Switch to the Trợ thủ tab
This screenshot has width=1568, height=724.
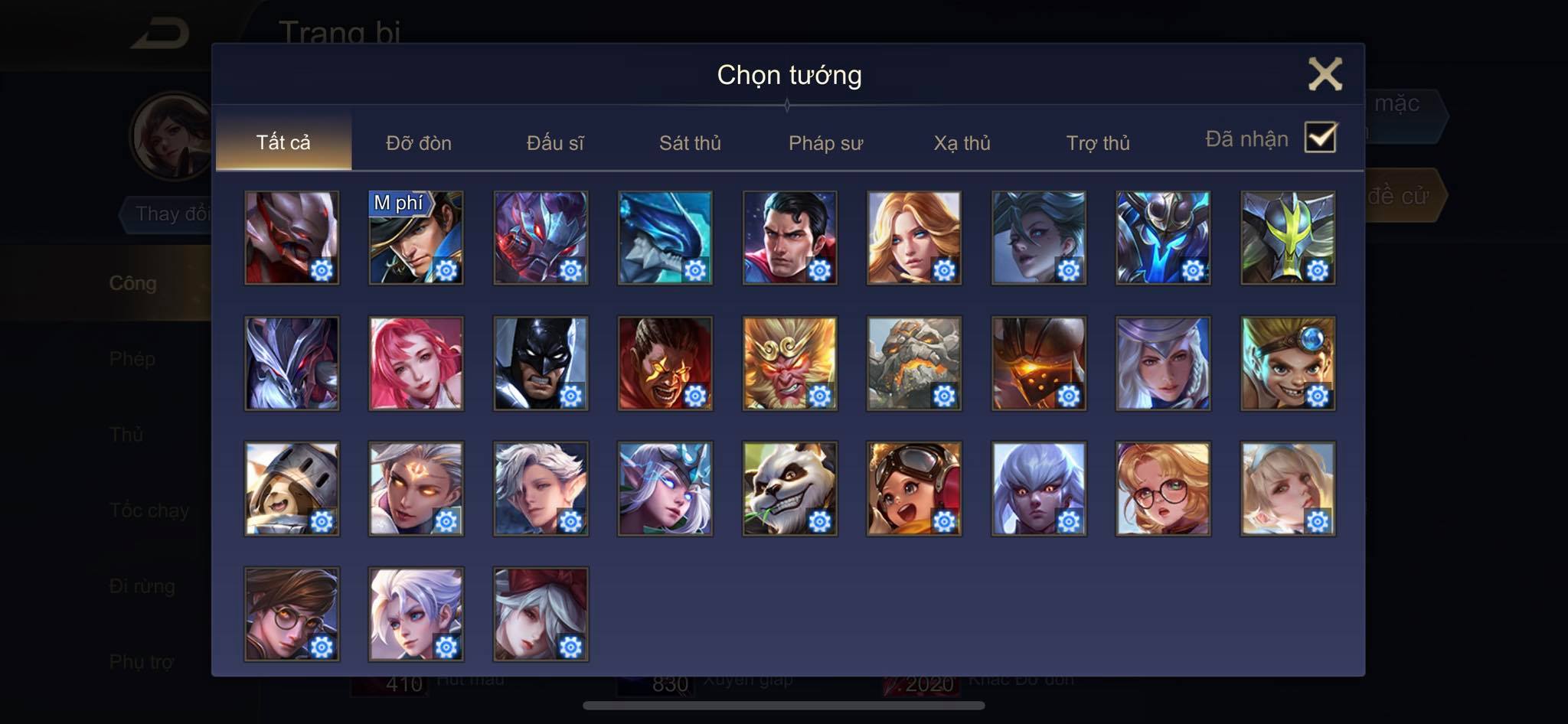pos(1098,143)
